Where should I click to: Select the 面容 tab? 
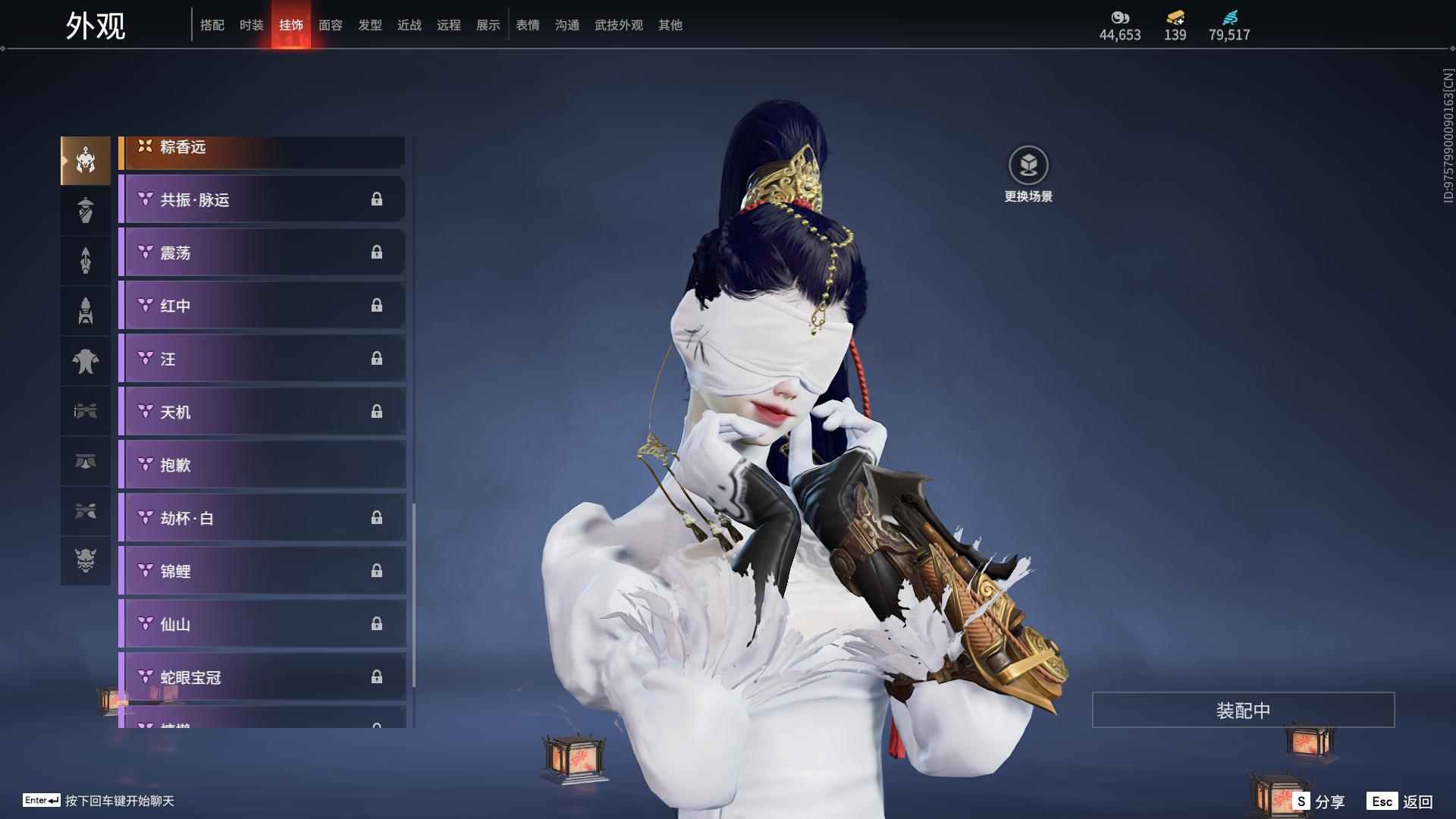(x=331, y=25)
